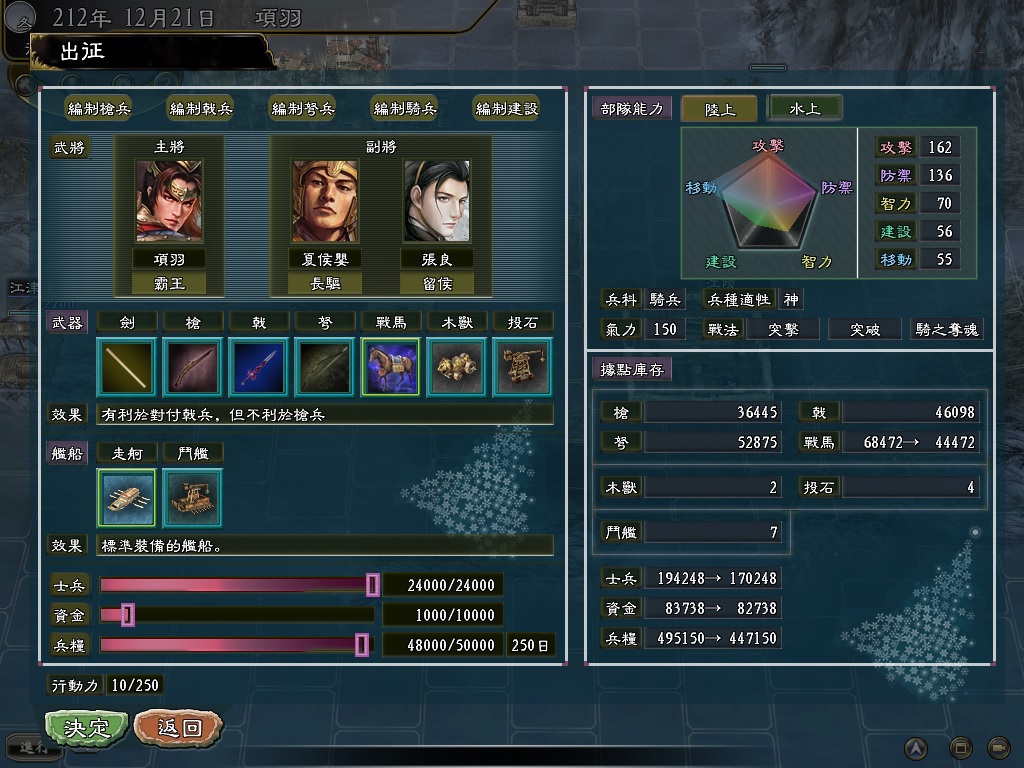1024x768 pixels.
Task: Pick the halberd (戟) weapon icon
Action: (259, 367)
